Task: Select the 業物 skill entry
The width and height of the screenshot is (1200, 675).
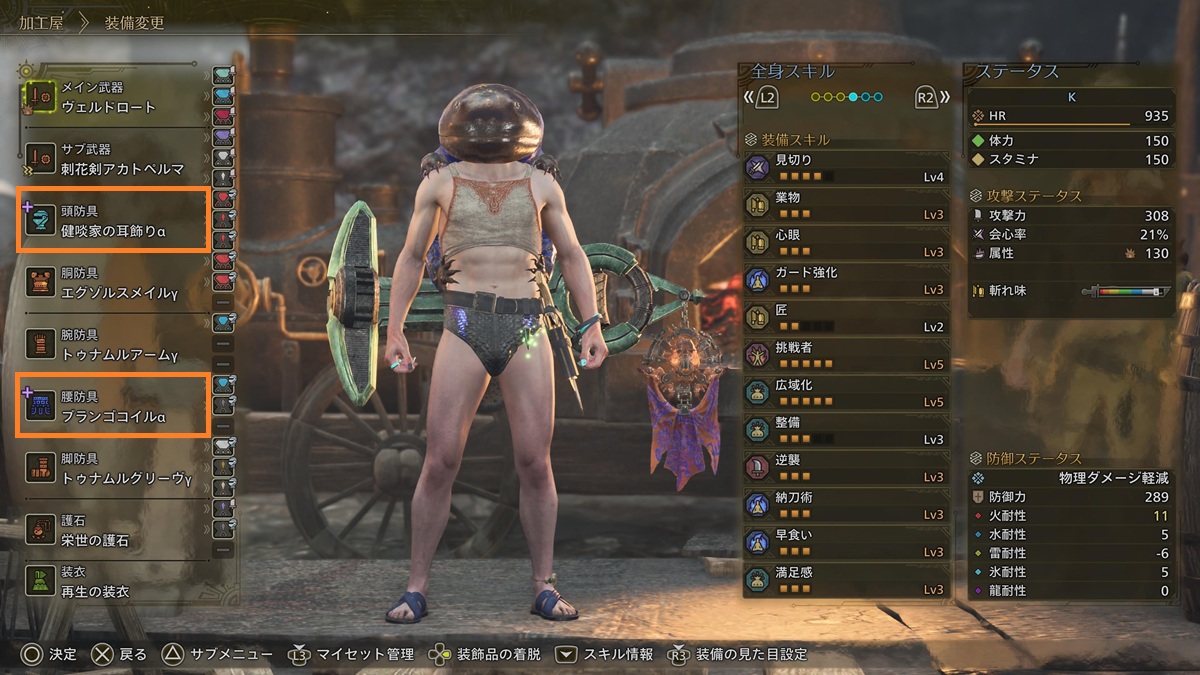Action: (845, 205)
